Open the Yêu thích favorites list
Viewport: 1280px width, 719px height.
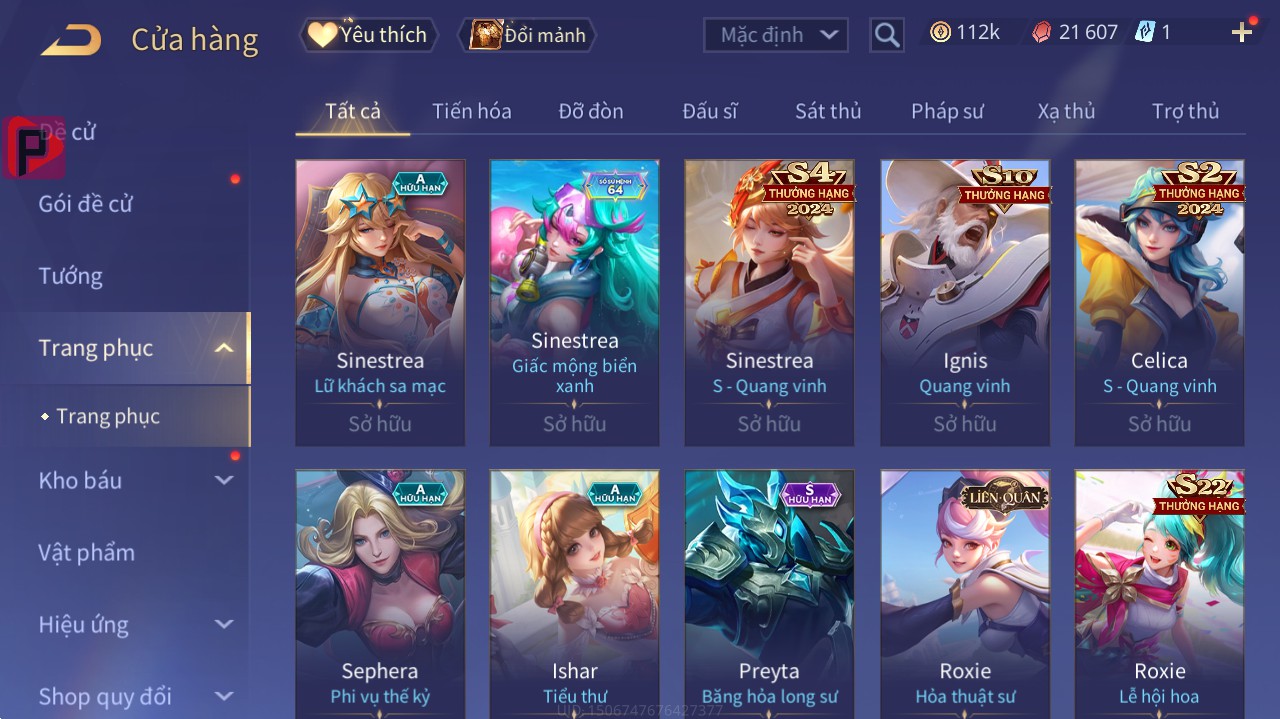(368, 35)
